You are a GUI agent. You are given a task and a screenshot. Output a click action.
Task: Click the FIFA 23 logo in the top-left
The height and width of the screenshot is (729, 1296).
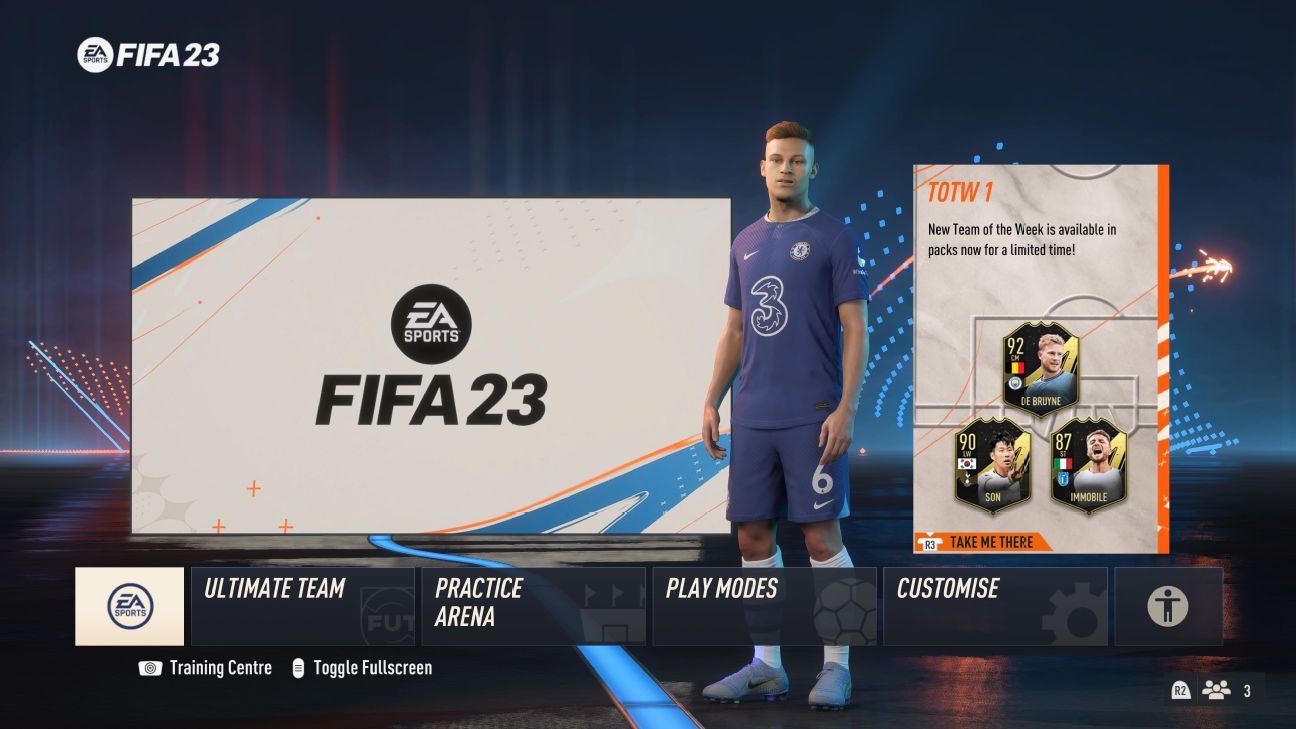click(x=150, y=56)
